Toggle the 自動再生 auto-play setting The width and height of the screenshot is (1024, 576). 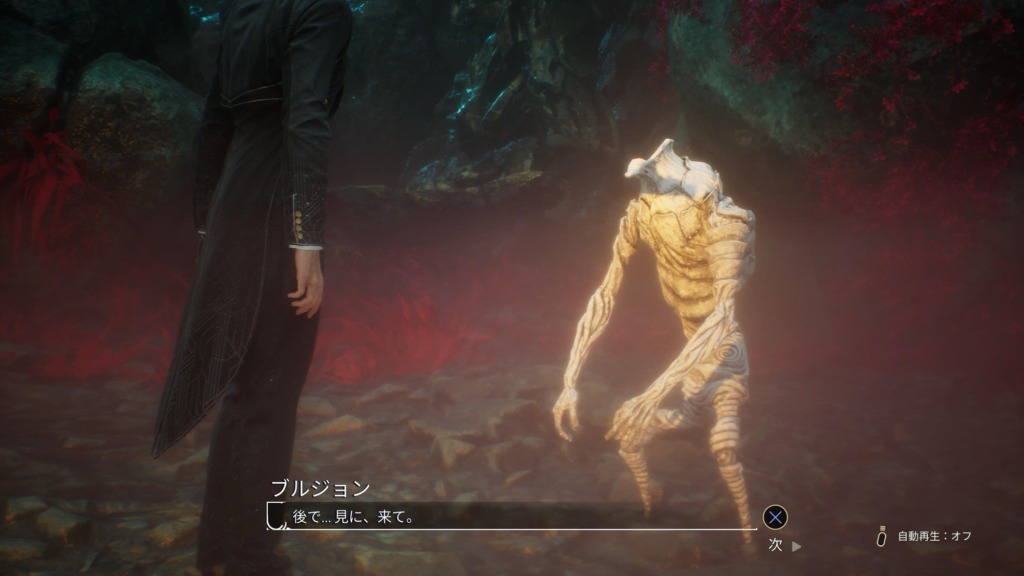coord(923,537)
